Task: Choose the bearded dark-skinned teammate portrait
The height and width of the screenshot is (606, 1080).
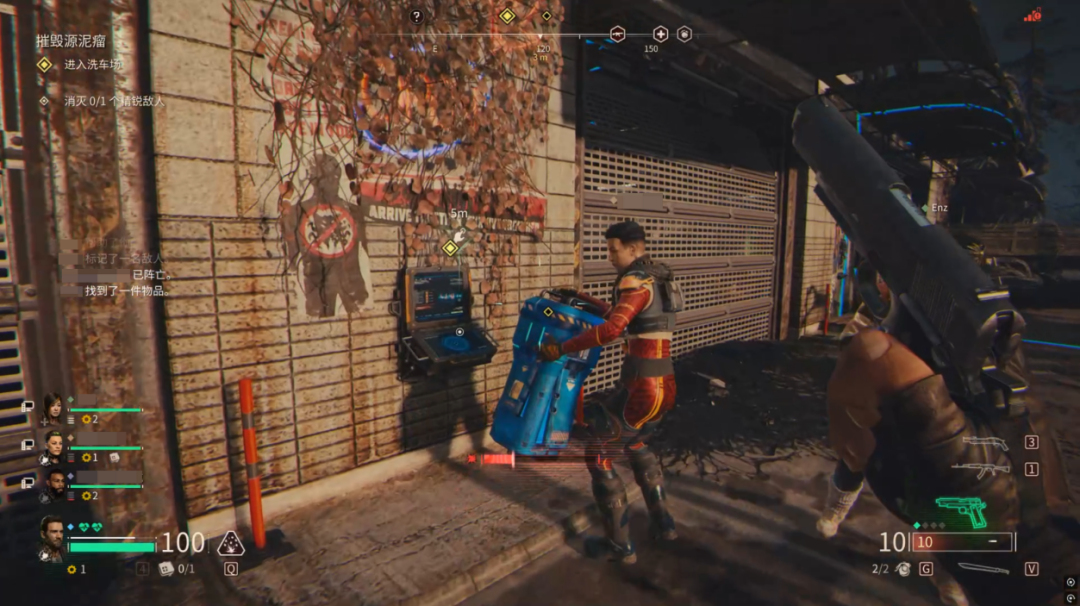Action: [x=53, y=485]
